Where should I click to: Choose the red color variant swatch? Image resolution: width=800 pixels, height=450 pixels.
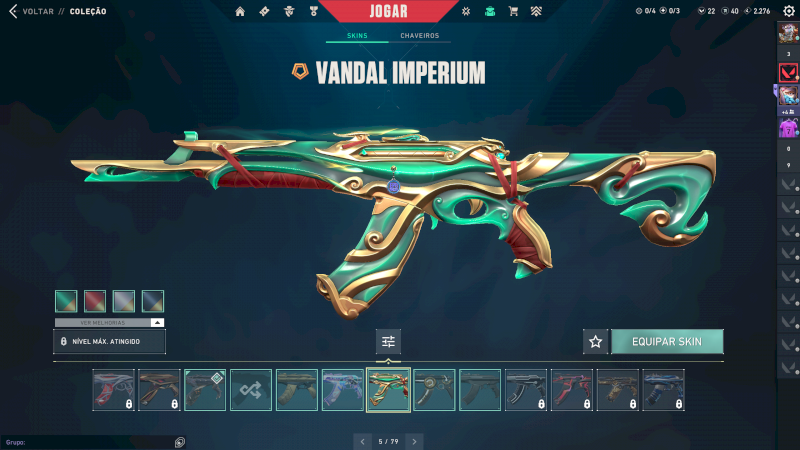[95, 301]
